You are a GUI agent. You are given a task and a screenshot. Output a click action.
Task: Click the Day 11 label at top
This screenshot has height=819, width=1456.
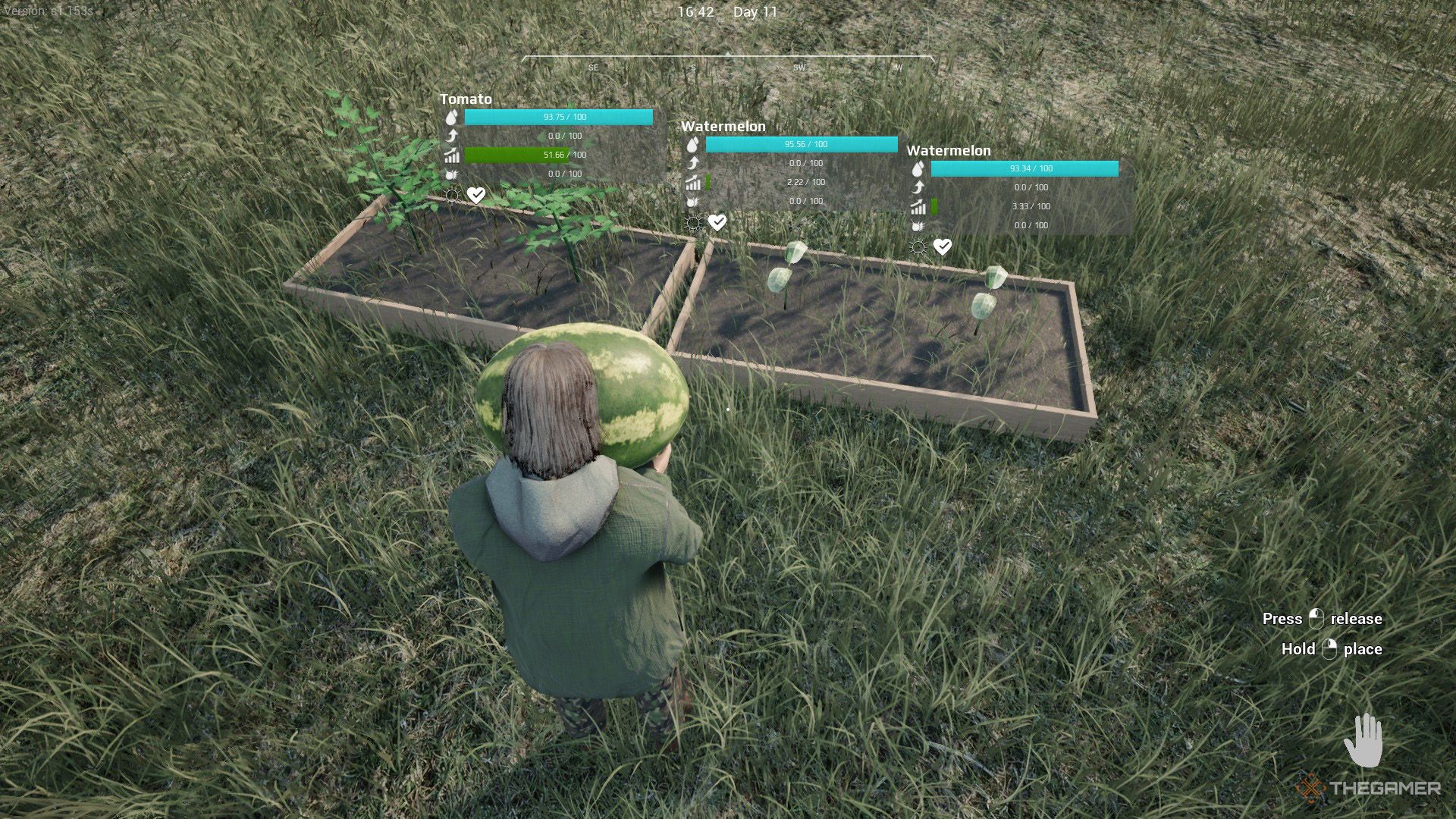[758, 12]
